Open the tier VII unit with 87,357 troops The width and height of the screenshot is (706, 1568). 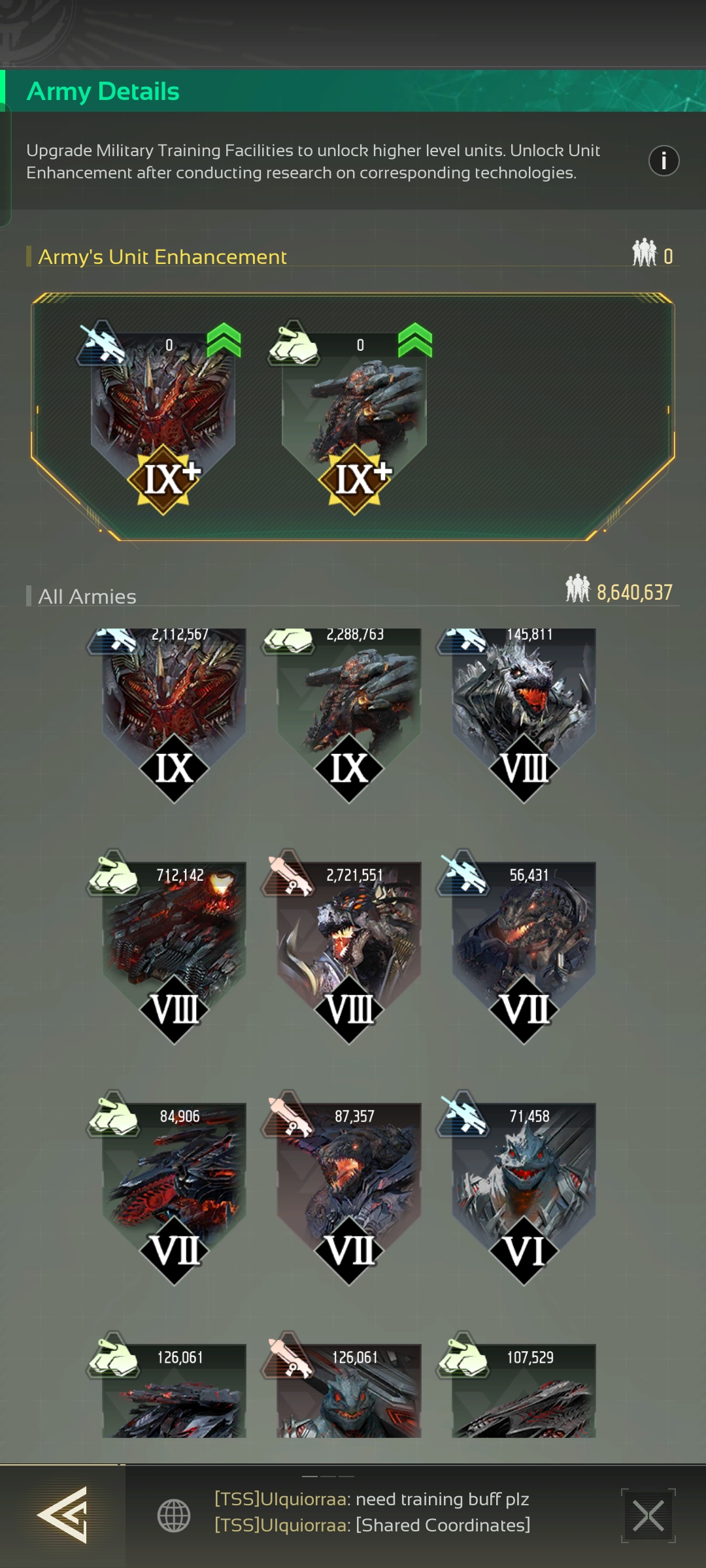pyautogui.click(x=349, y=1183)
